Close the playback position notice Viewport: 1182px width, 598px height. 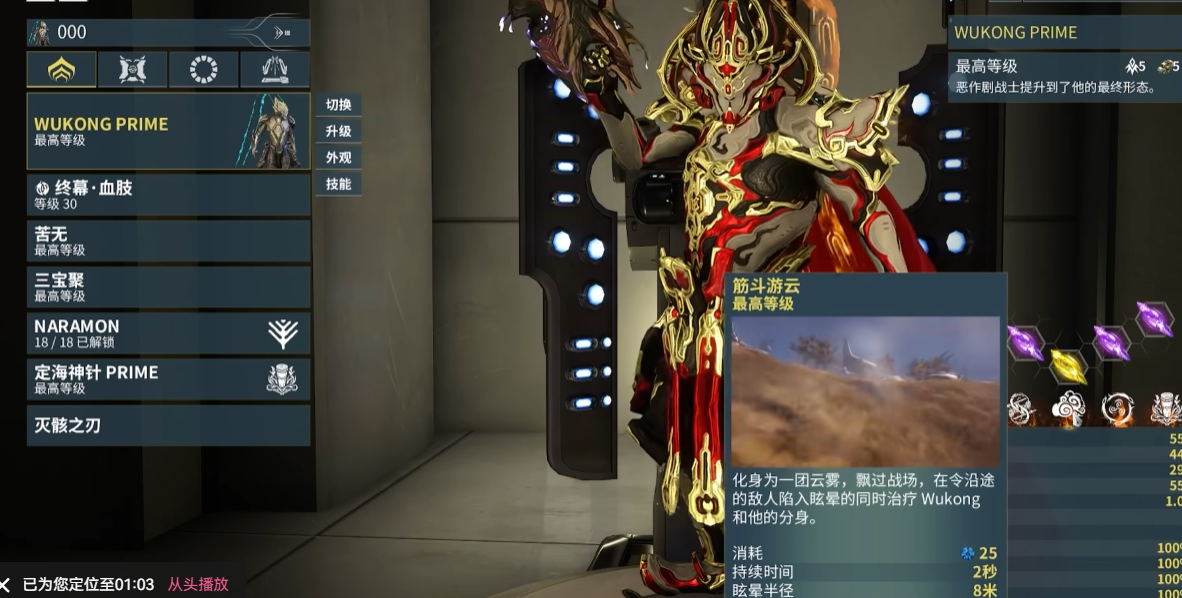click(x=6, y=584)
